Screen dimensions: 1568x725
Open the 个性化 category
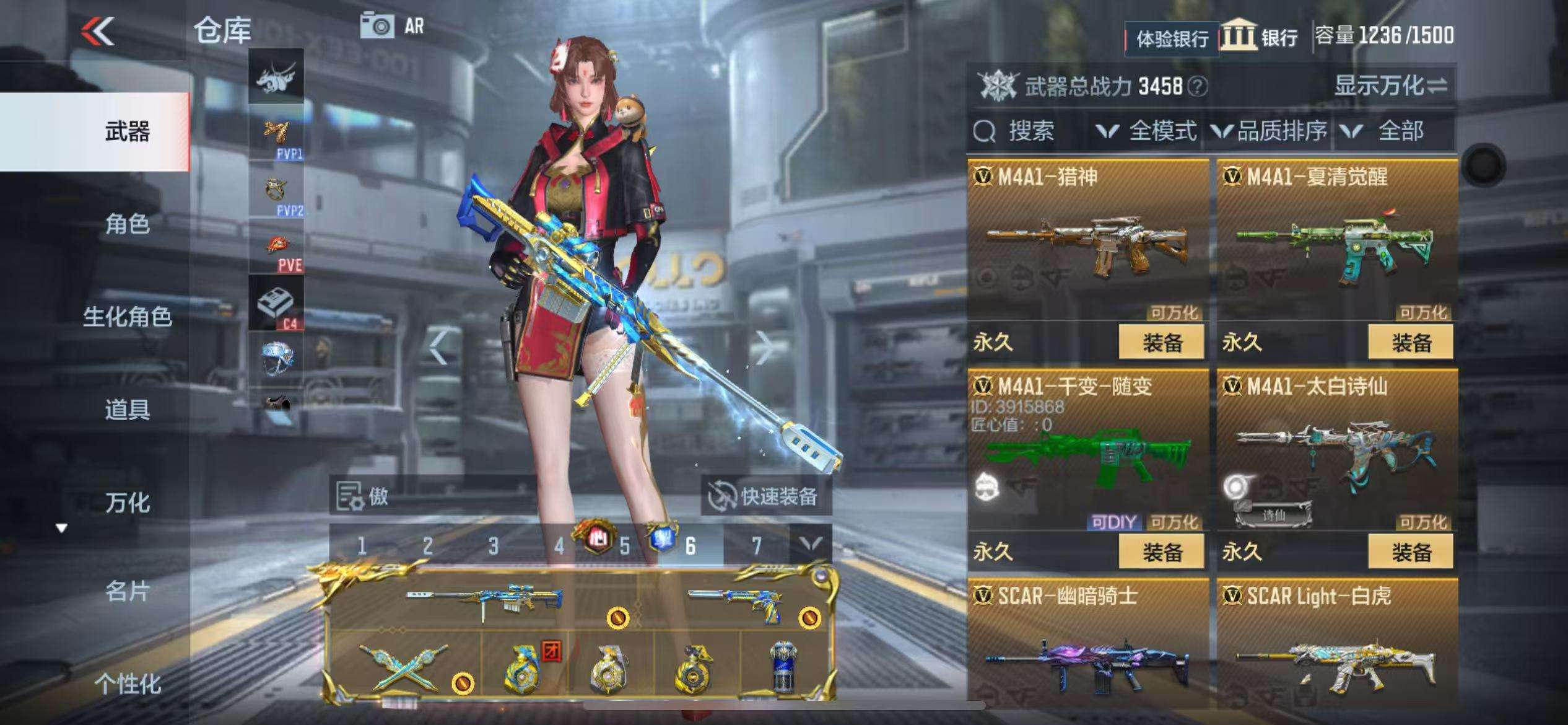(x=127, y=683)
